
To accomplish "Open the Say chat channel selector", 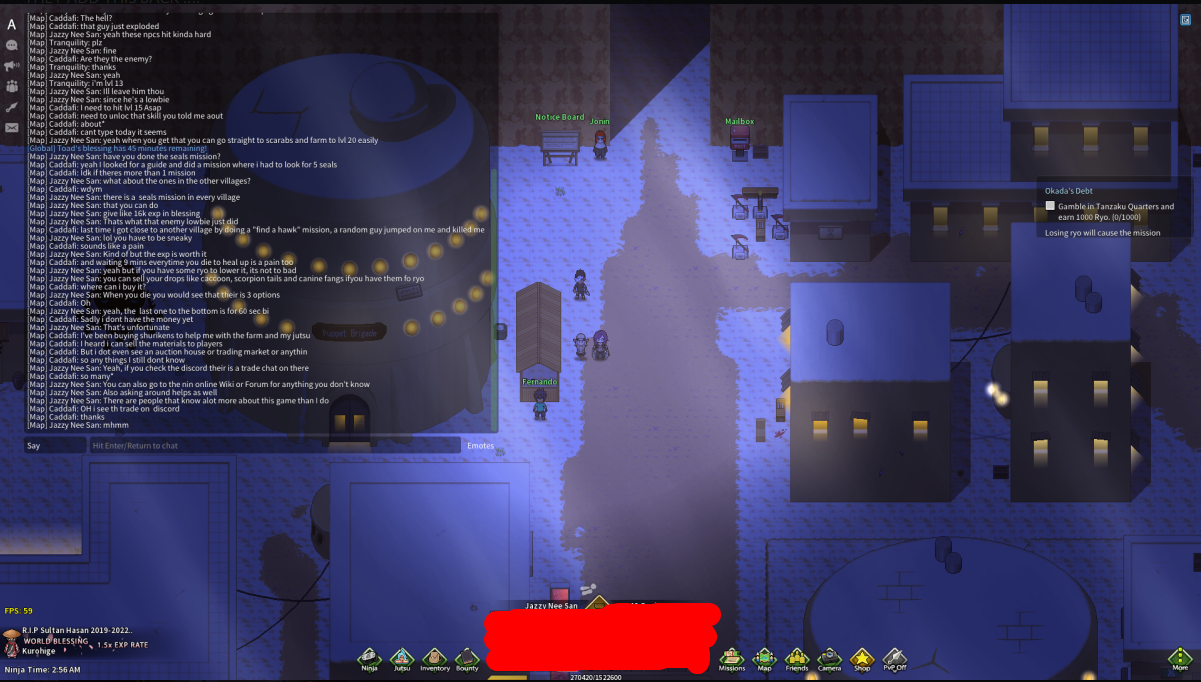I will [x=55, y=446].
